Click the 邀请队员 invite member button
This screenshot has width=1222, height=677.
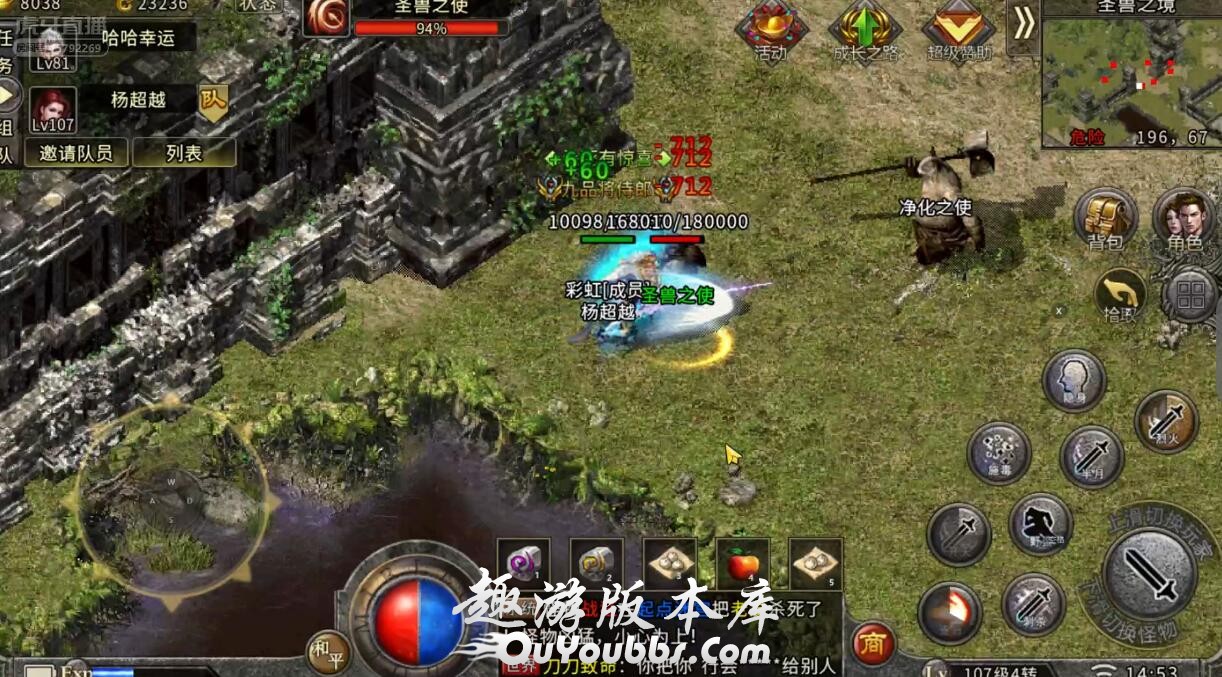(83, 153)
